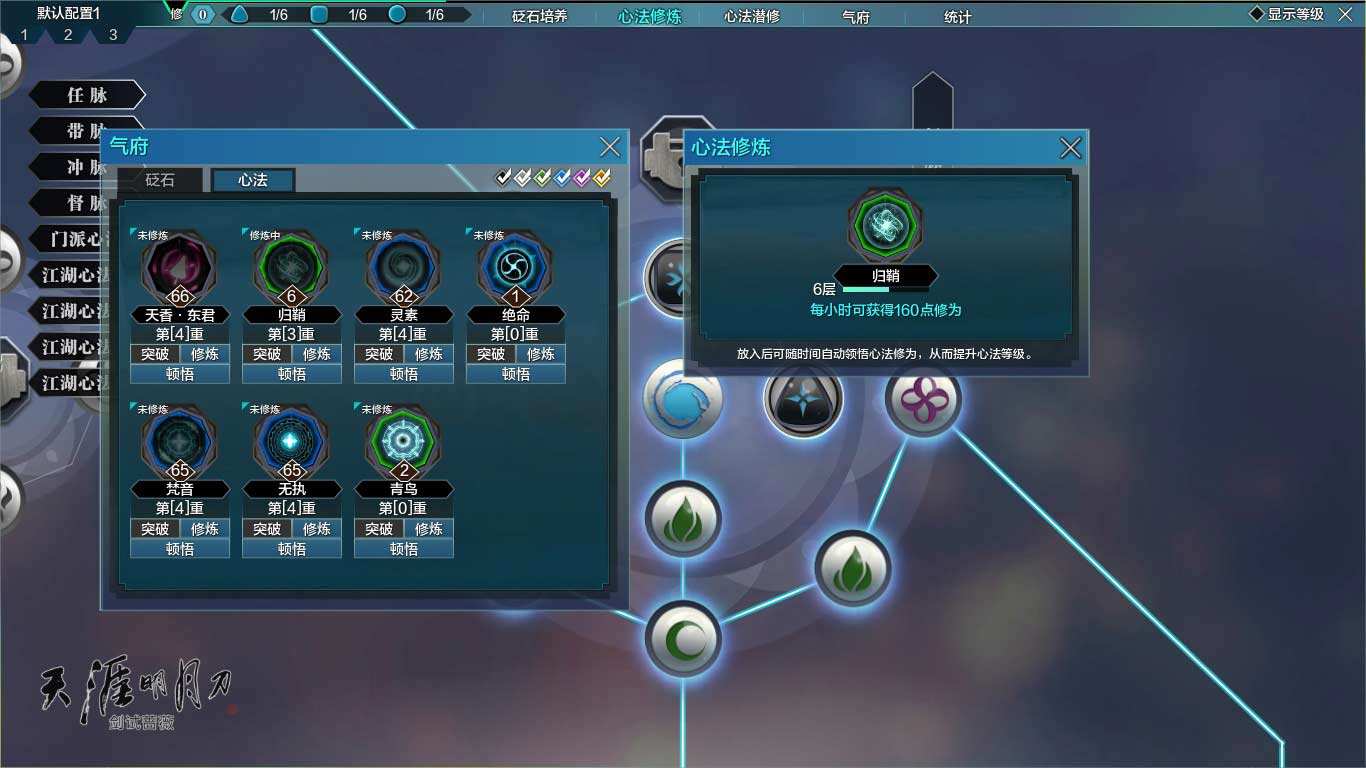This screenshot has height=768, width=1366.
Task: Switch to configuration preset 2
Action: click(x=68, y=35)
